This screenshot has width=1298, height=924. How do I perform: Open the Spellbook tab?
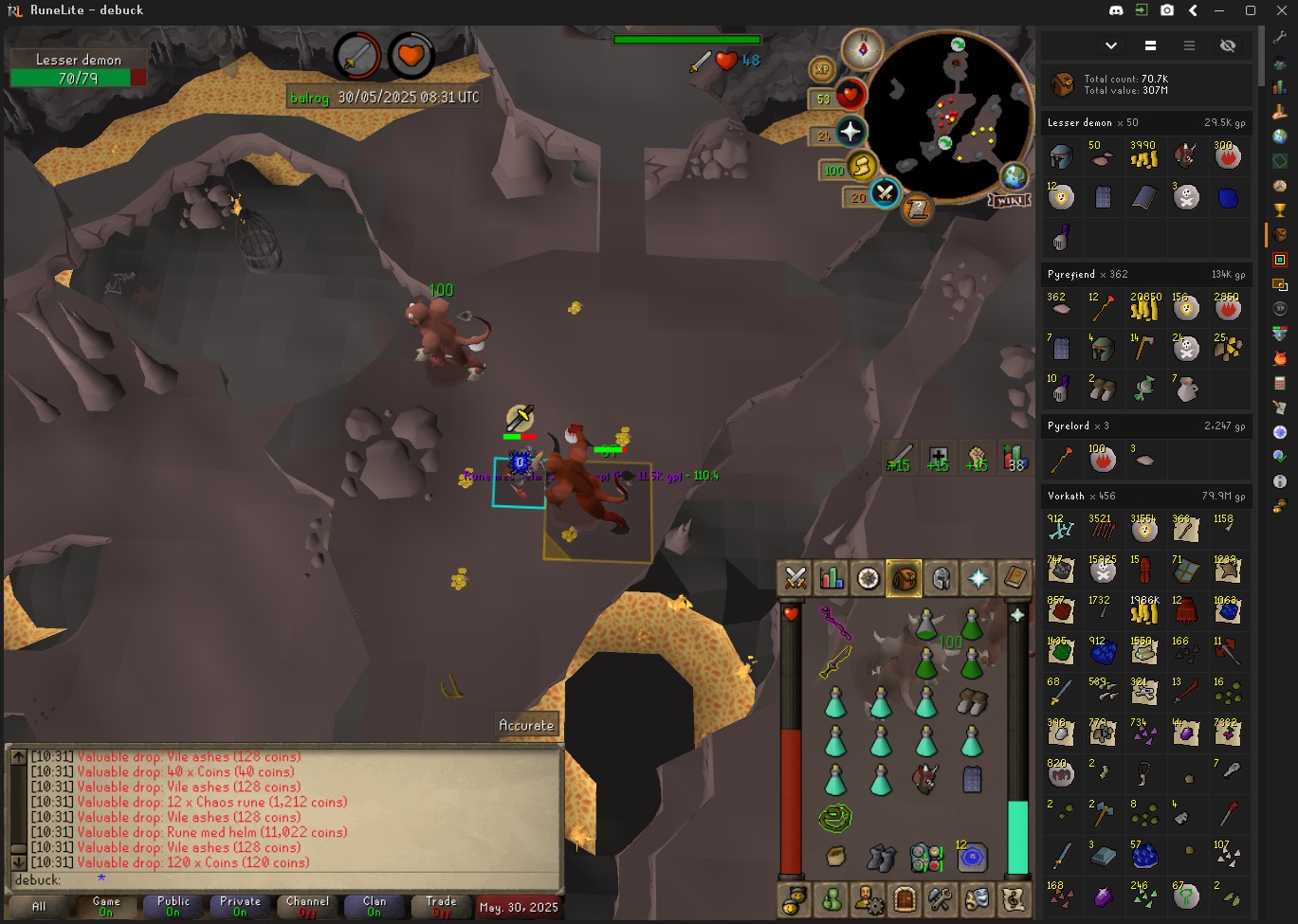click(x=1014, y=578)
